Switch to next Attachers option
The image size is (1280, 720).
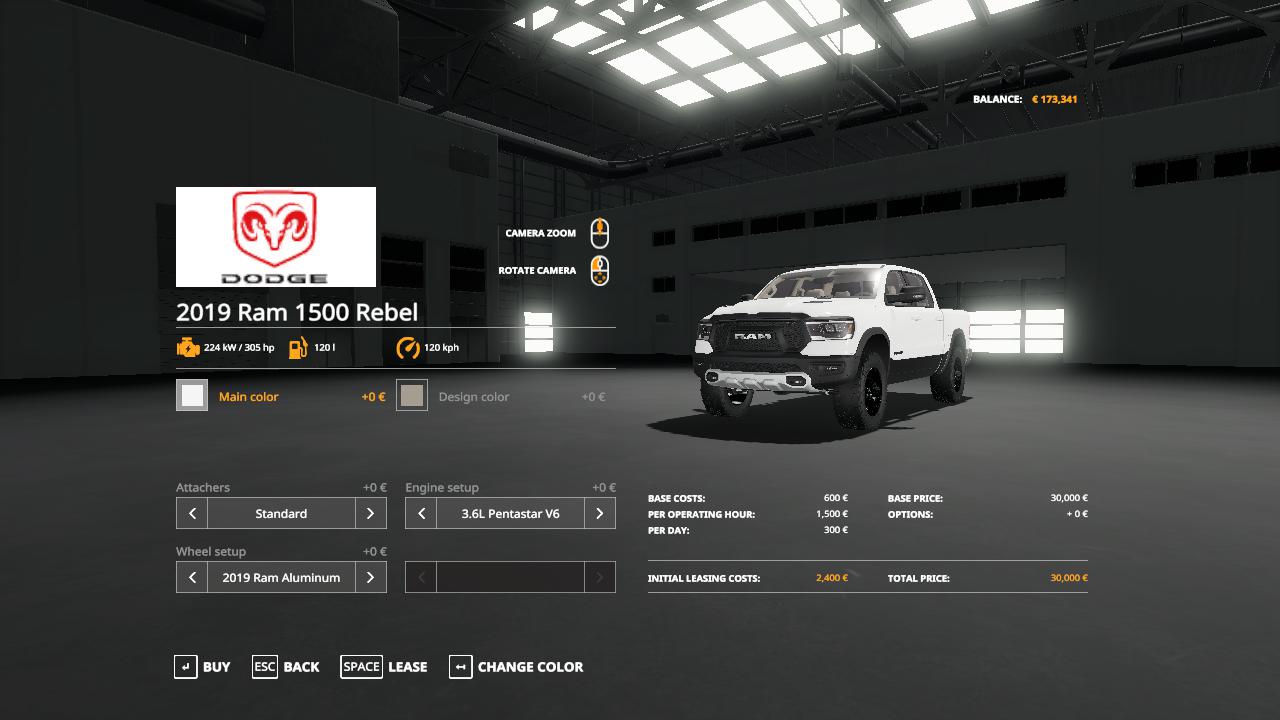coord(370,514)
